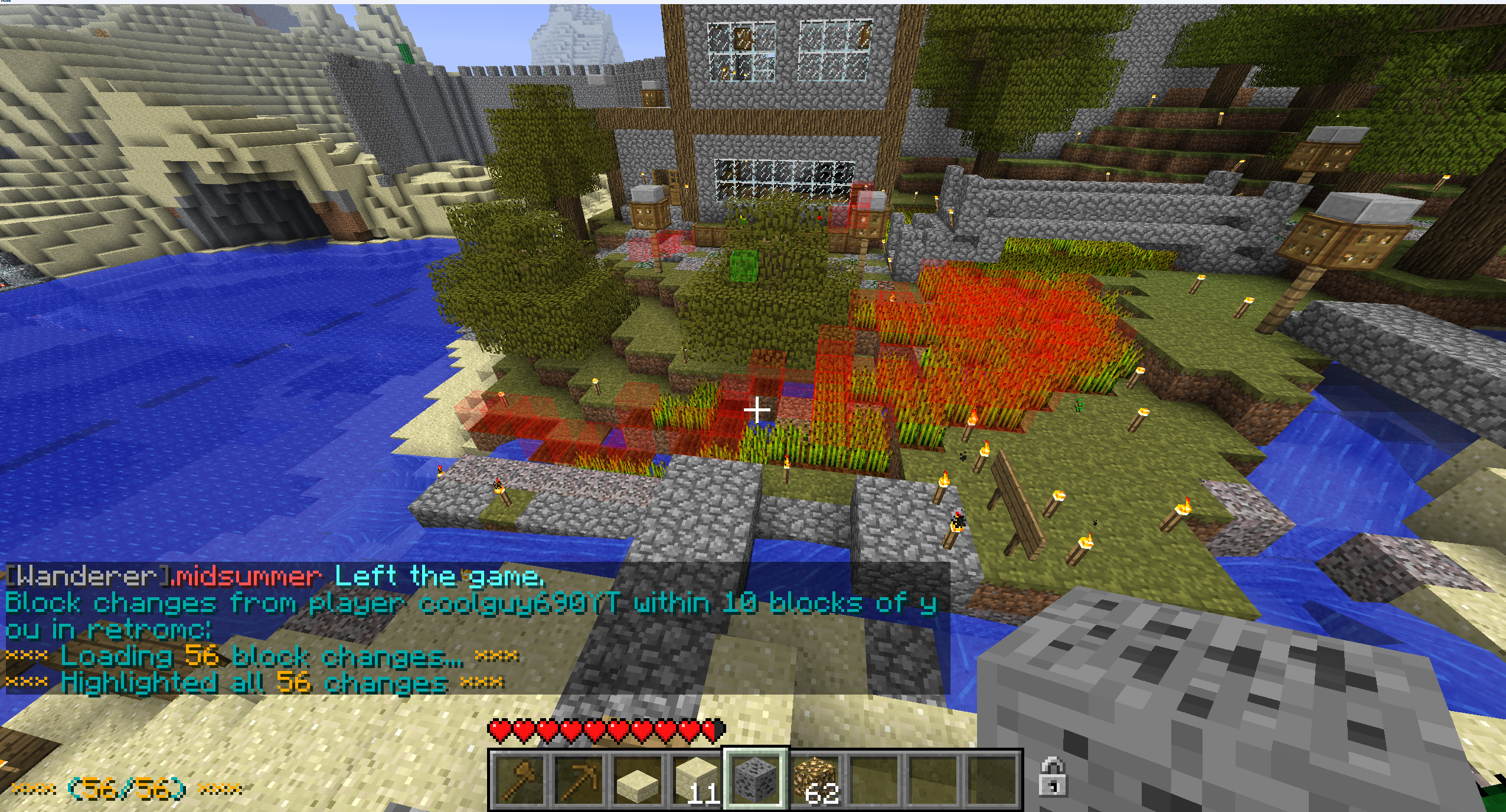Select the coal ore block slot
This screenshot has height=812, width=1506.
756,780
